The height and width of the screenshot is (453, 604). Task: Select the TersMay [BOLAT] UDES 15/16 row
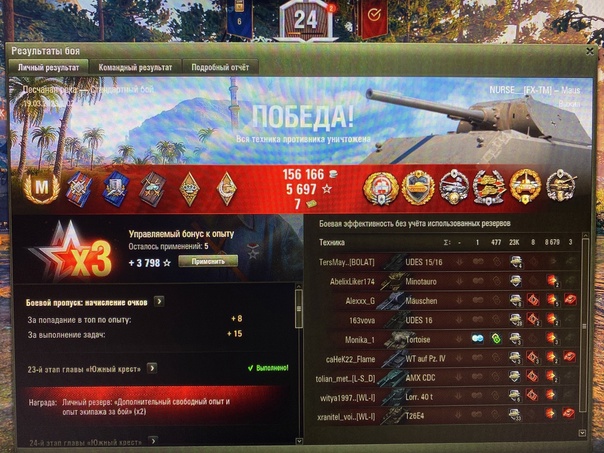coord(440,262)
